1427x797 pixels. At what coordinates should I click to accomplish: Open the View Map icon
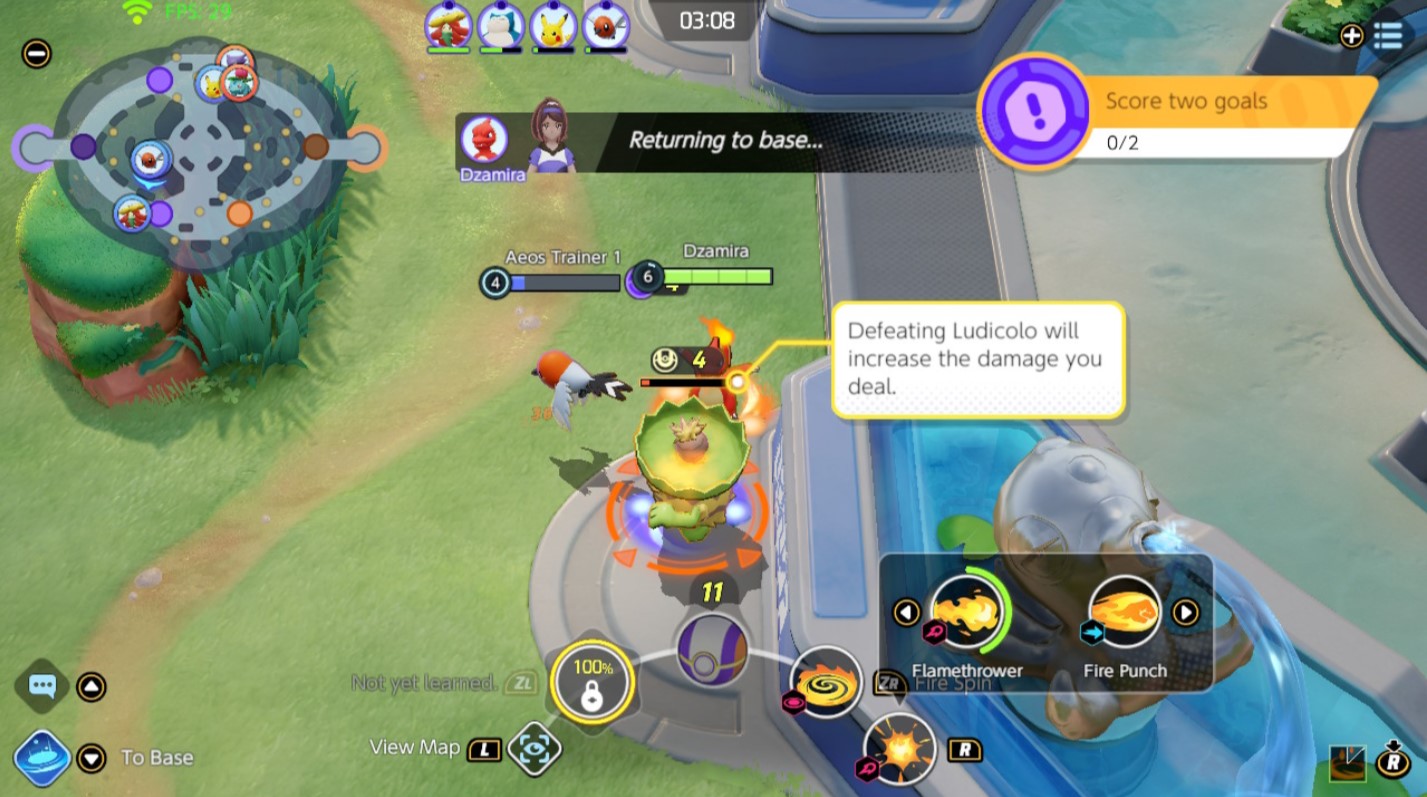point(534,749)
